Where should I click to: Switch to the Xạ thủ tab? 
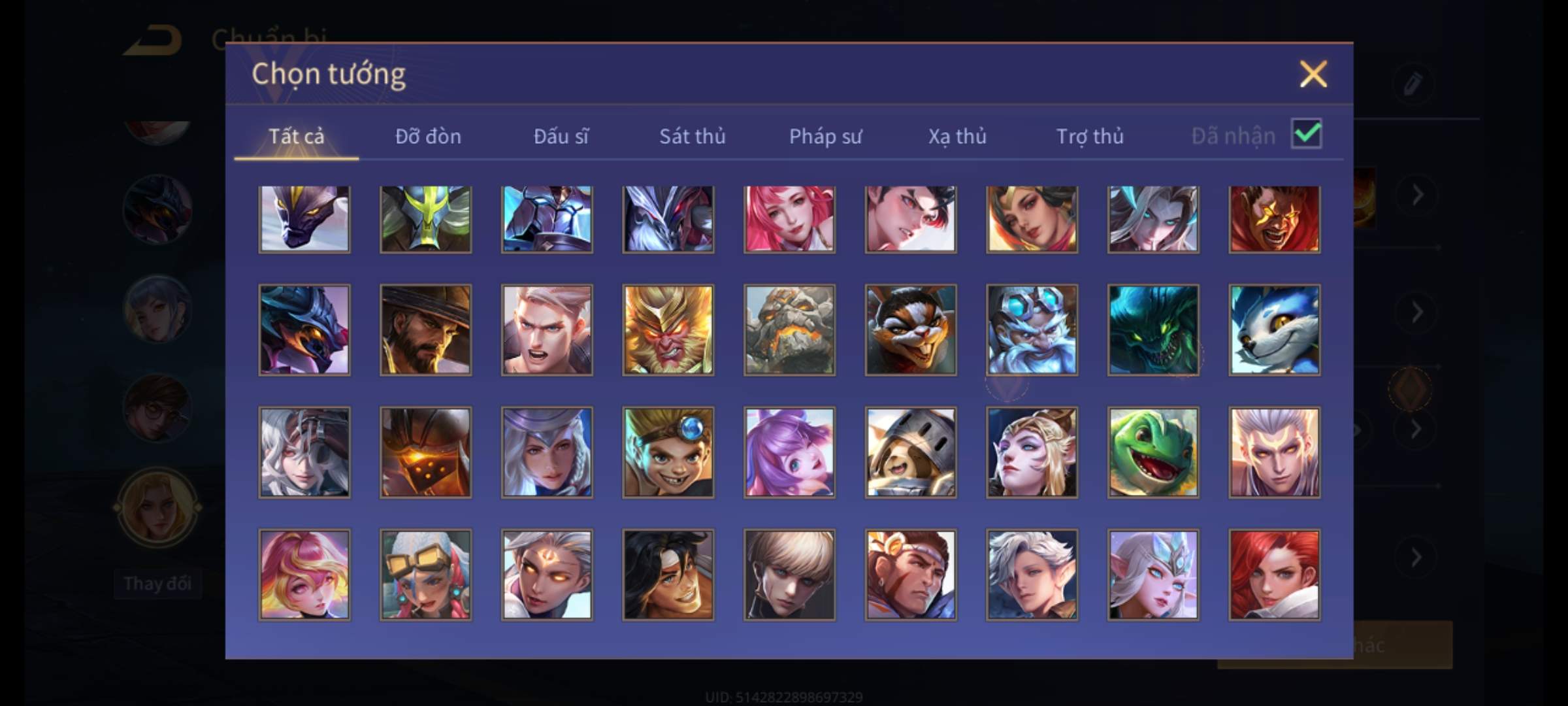[x=957, y=136]
